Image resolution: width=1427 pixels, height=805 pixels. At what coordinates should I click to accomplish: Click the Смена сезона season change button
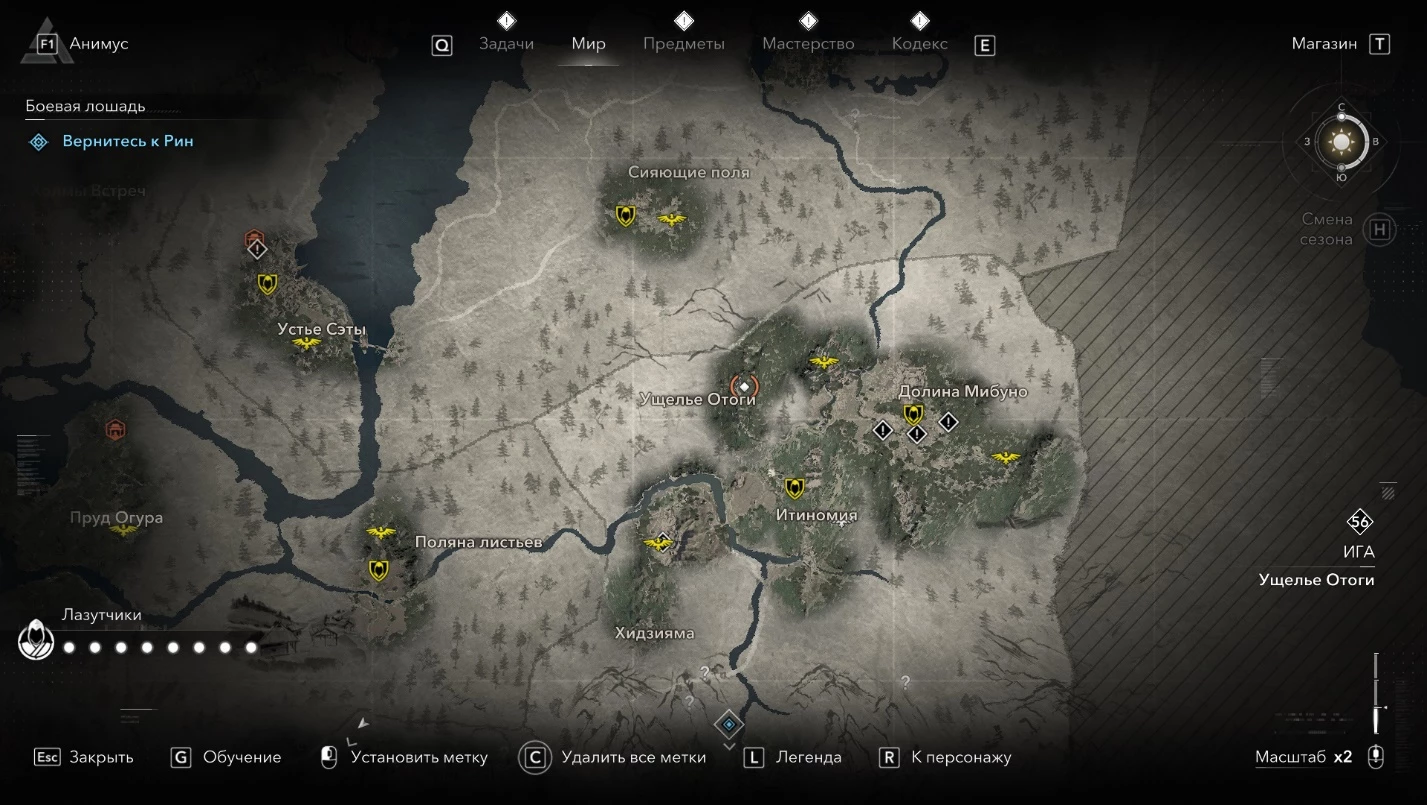[x=1380, y=230]
